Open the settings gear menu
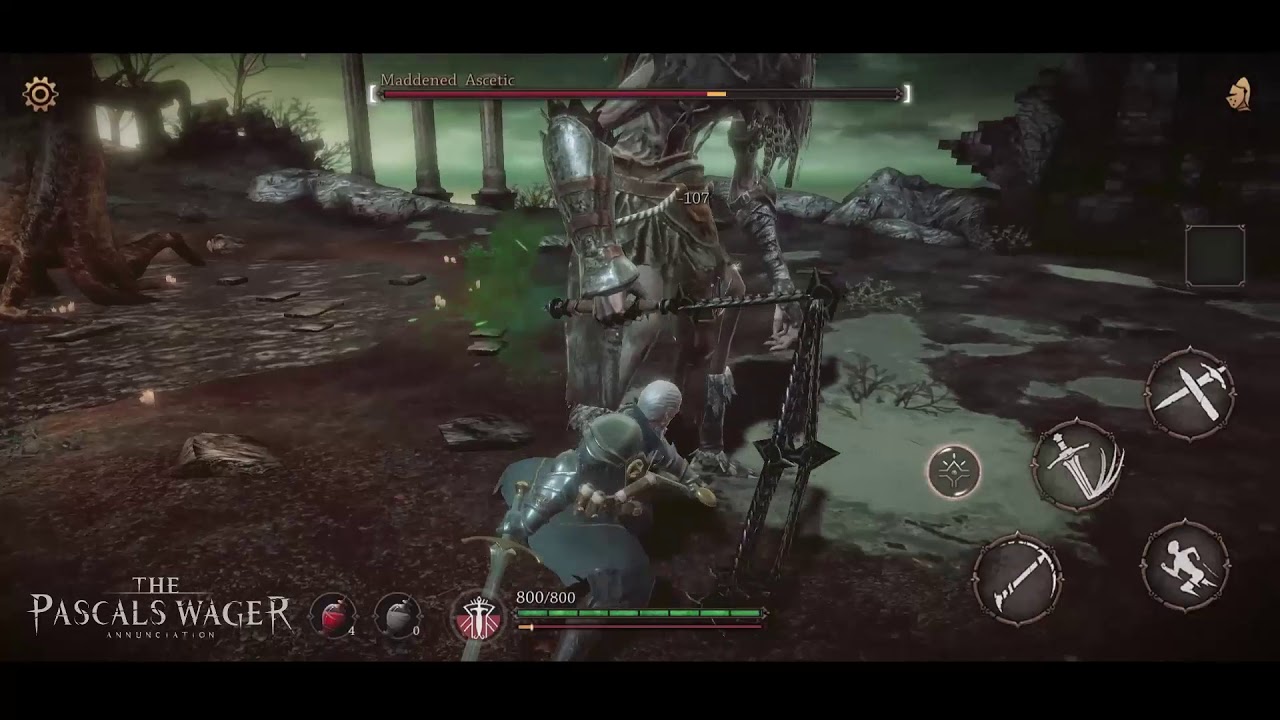This screenshot has height=720, width=1280. click(40, 95)
